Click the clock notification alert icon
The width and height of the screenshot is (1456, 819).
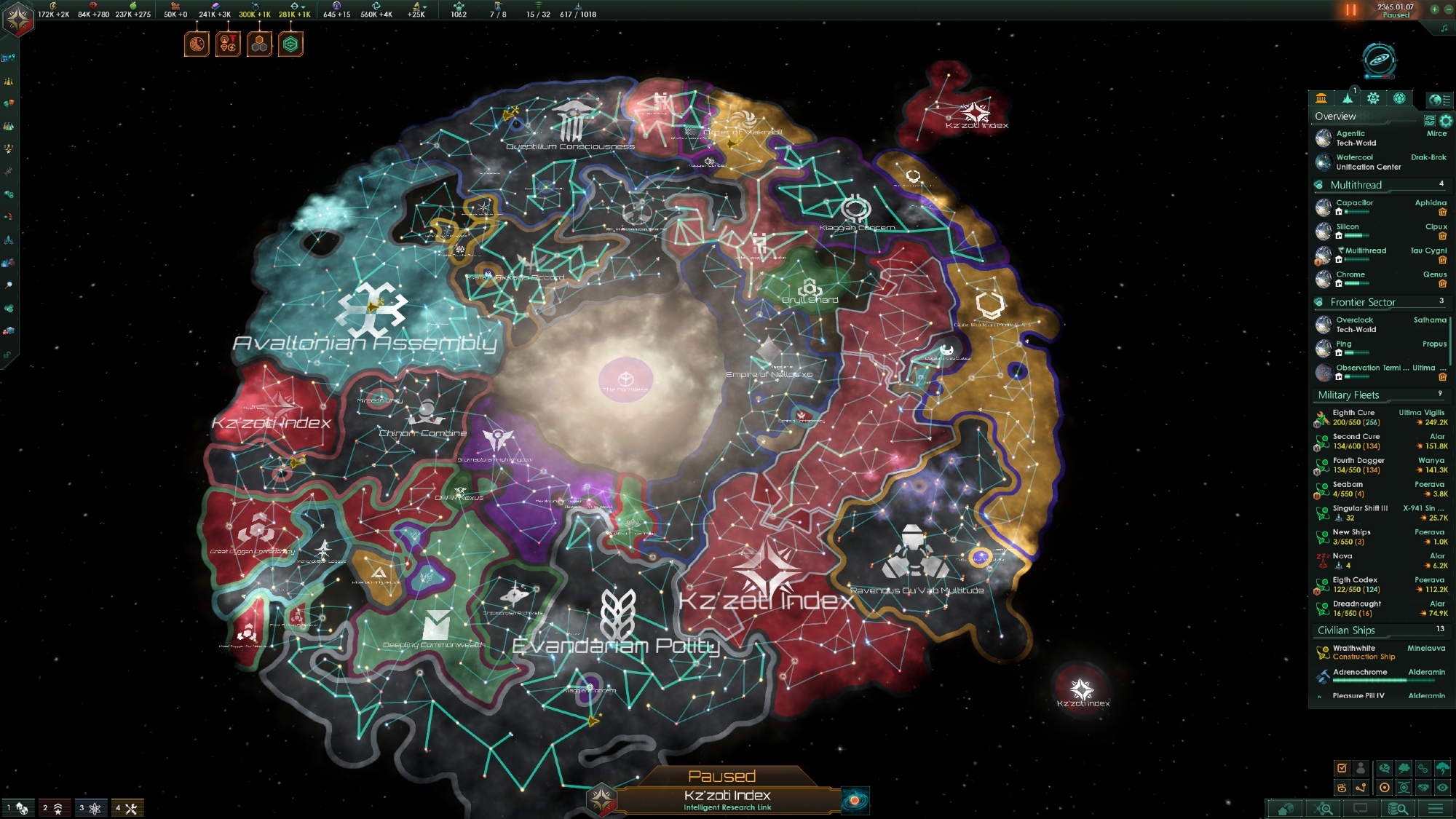197,44
